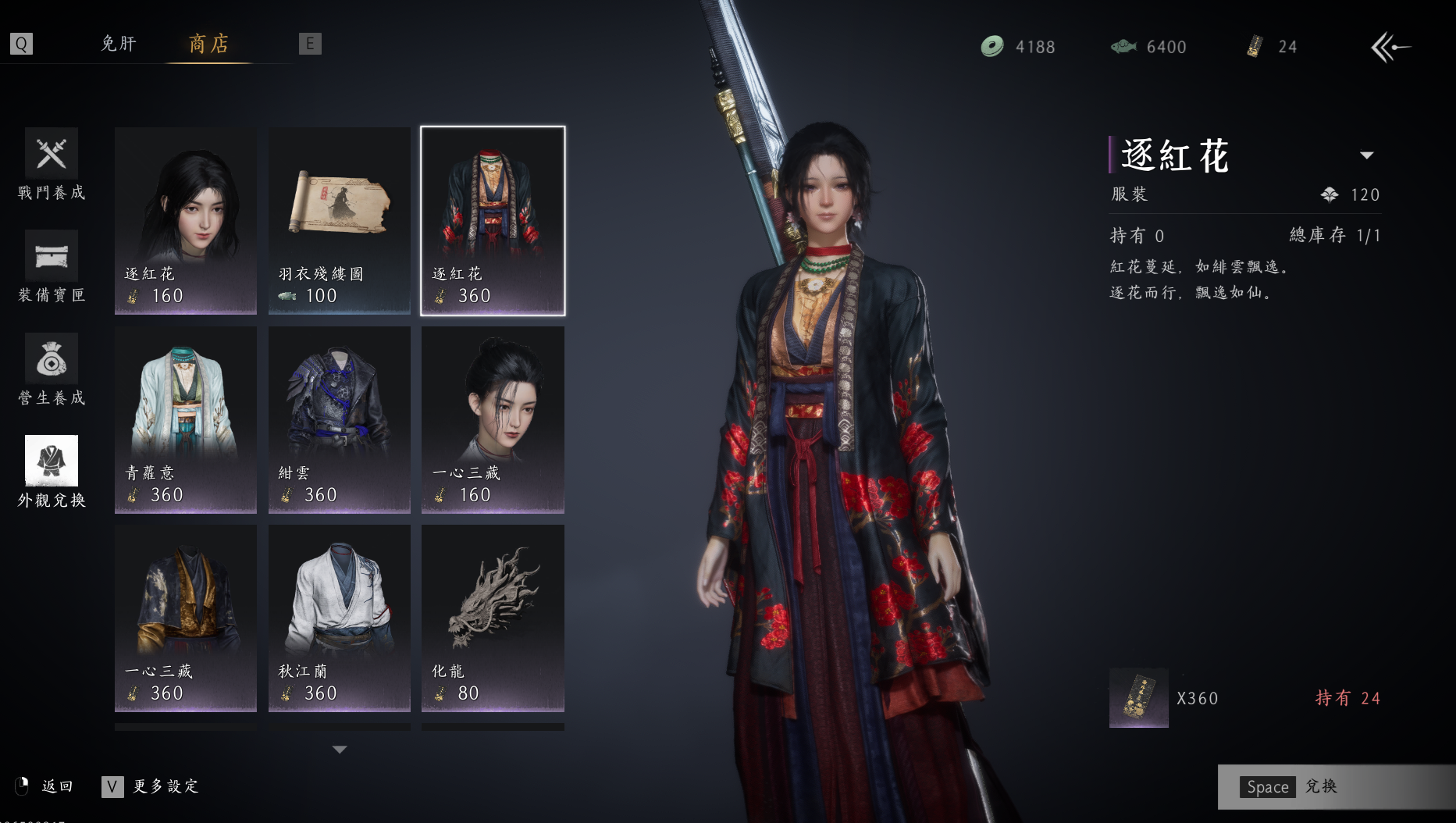
Task: Choose the 營生養成 category
Action: (x=52, y=370)
